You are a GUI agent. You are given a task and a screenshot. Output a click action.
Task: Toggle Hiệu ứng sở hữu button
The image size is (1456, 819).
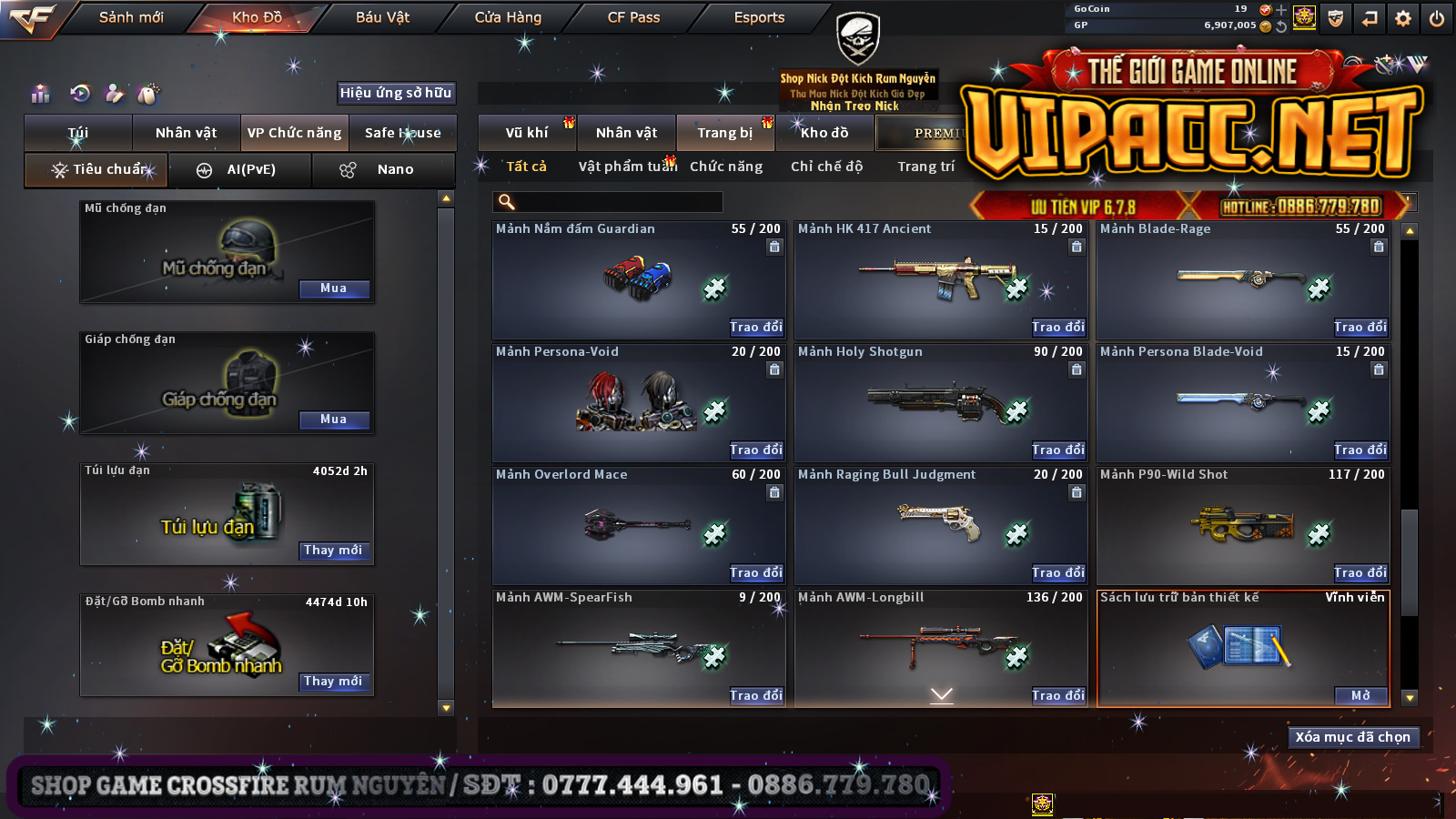click(396, 93)
